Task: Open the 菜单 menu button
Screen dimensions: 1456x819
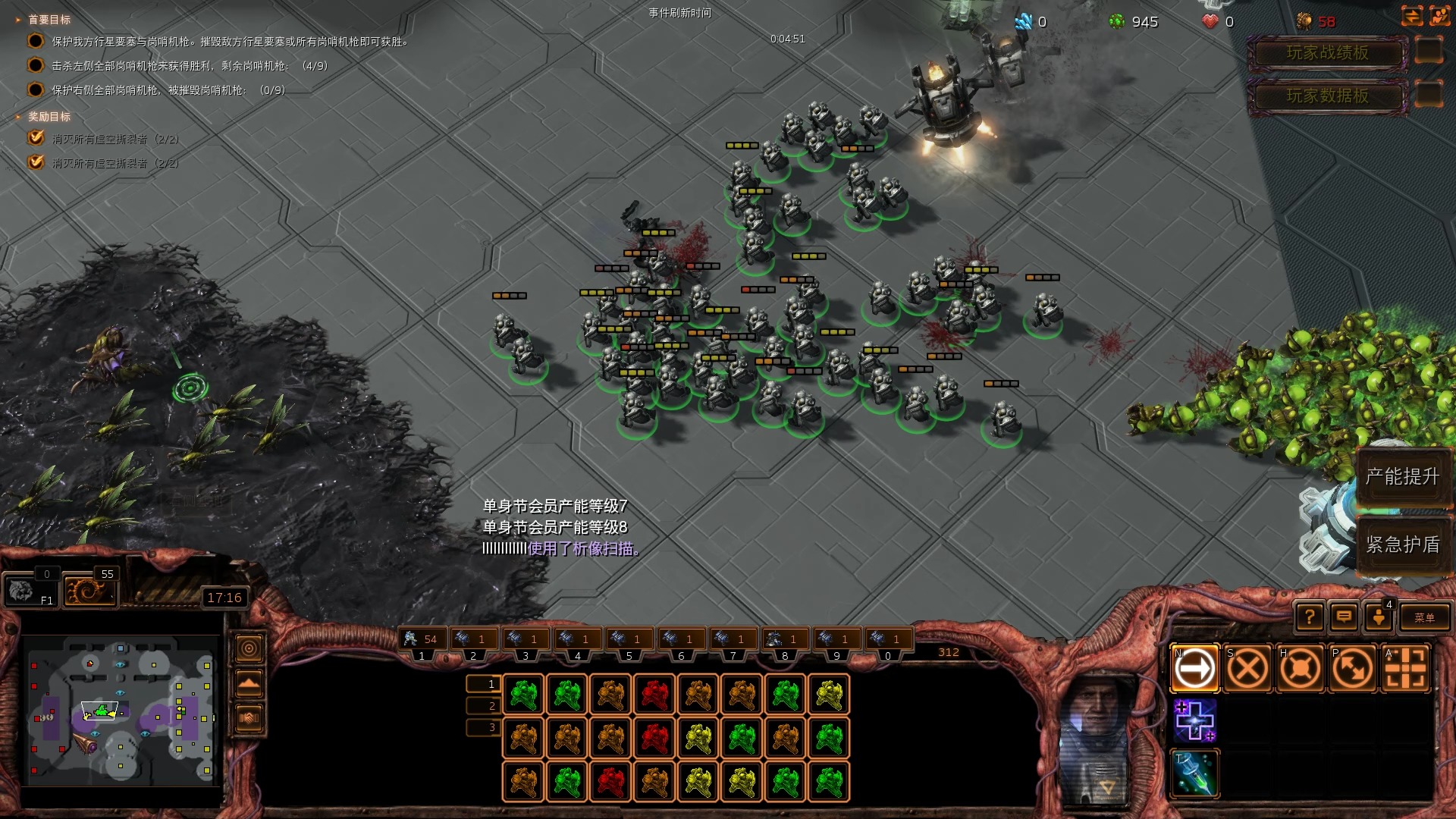Action: (x=1423, y=617)
